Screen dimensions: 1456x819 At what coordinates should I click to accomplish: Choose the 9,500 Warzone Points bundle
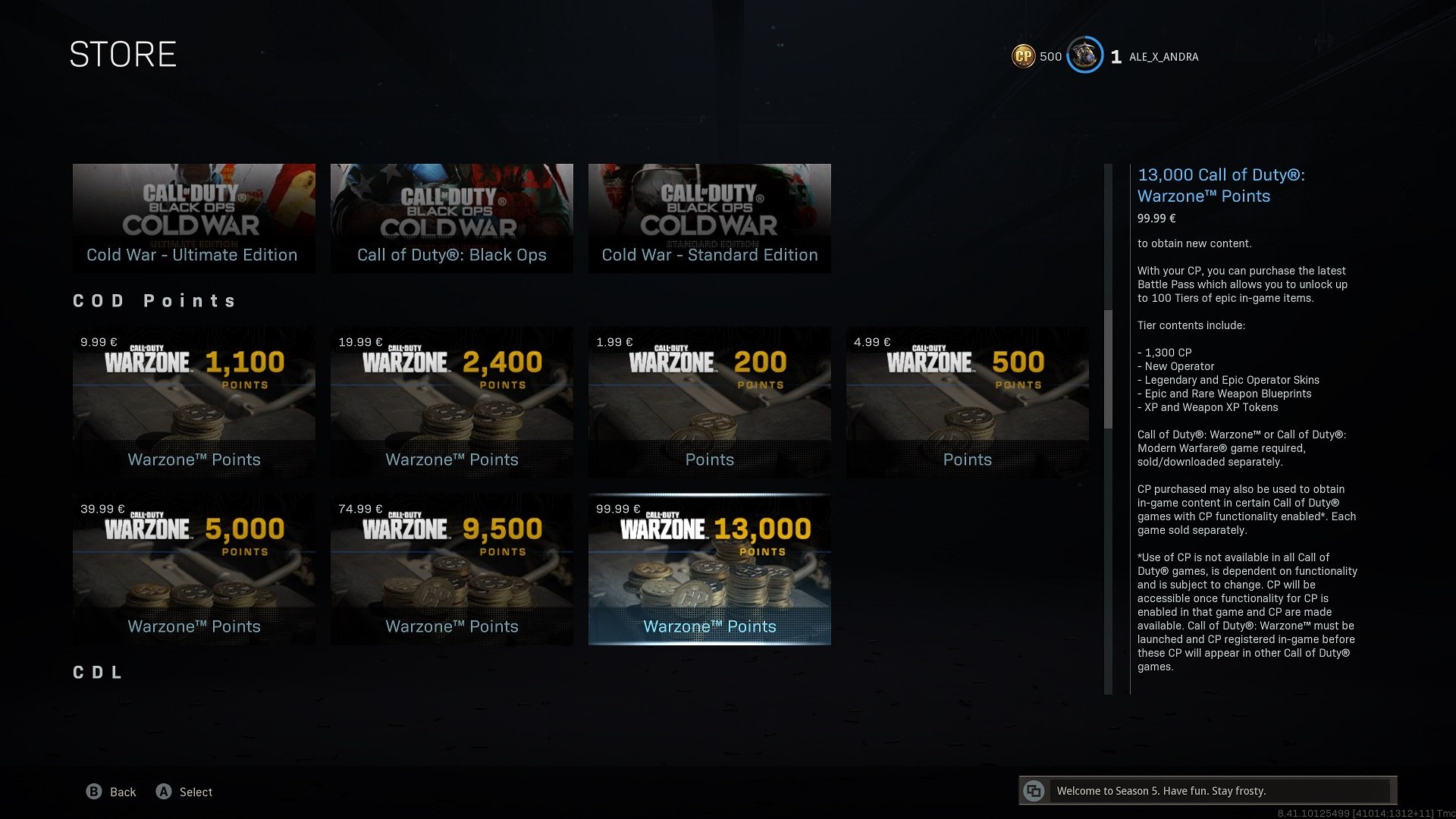click(x=451, y=569)
